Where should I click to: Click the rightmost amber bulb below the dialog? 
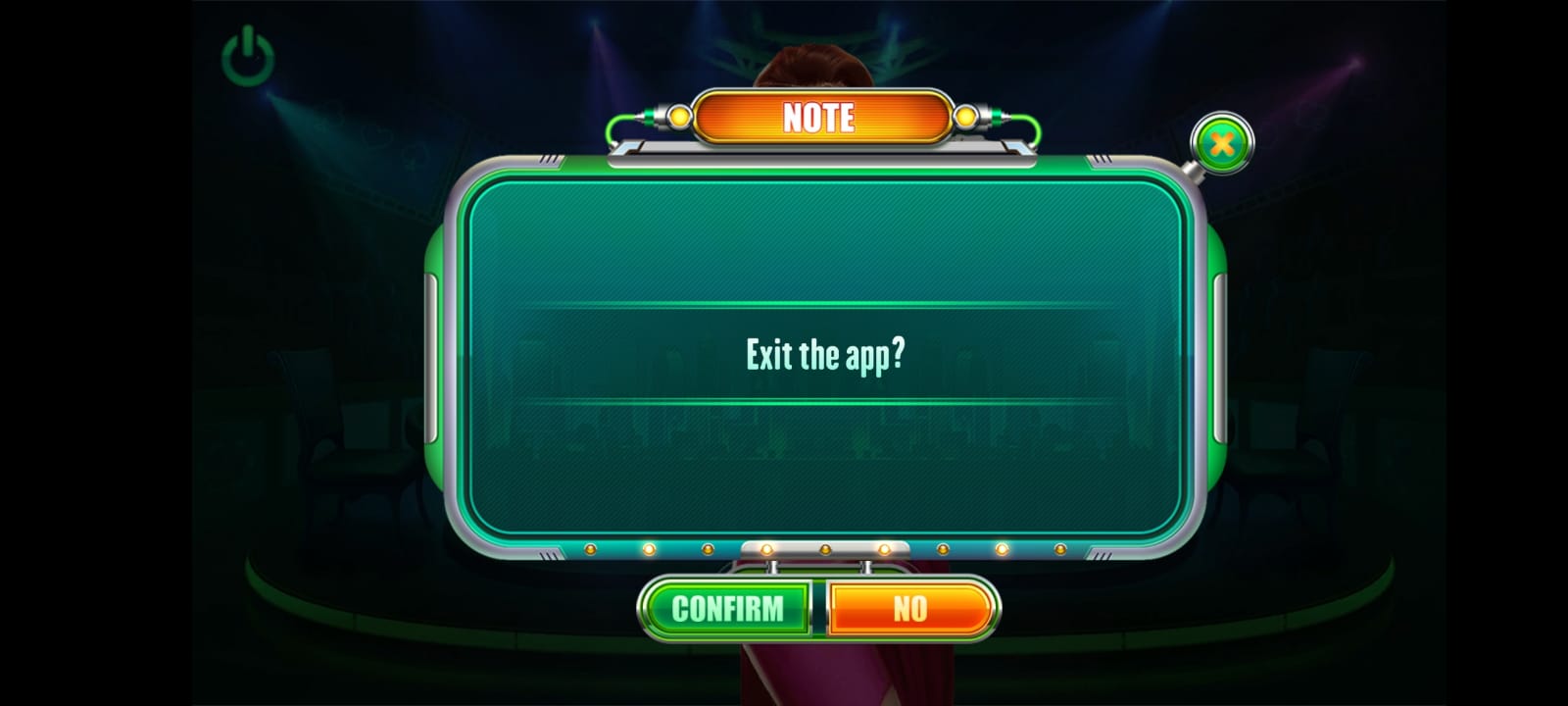pyautogui.click(x=1060, y=549)
